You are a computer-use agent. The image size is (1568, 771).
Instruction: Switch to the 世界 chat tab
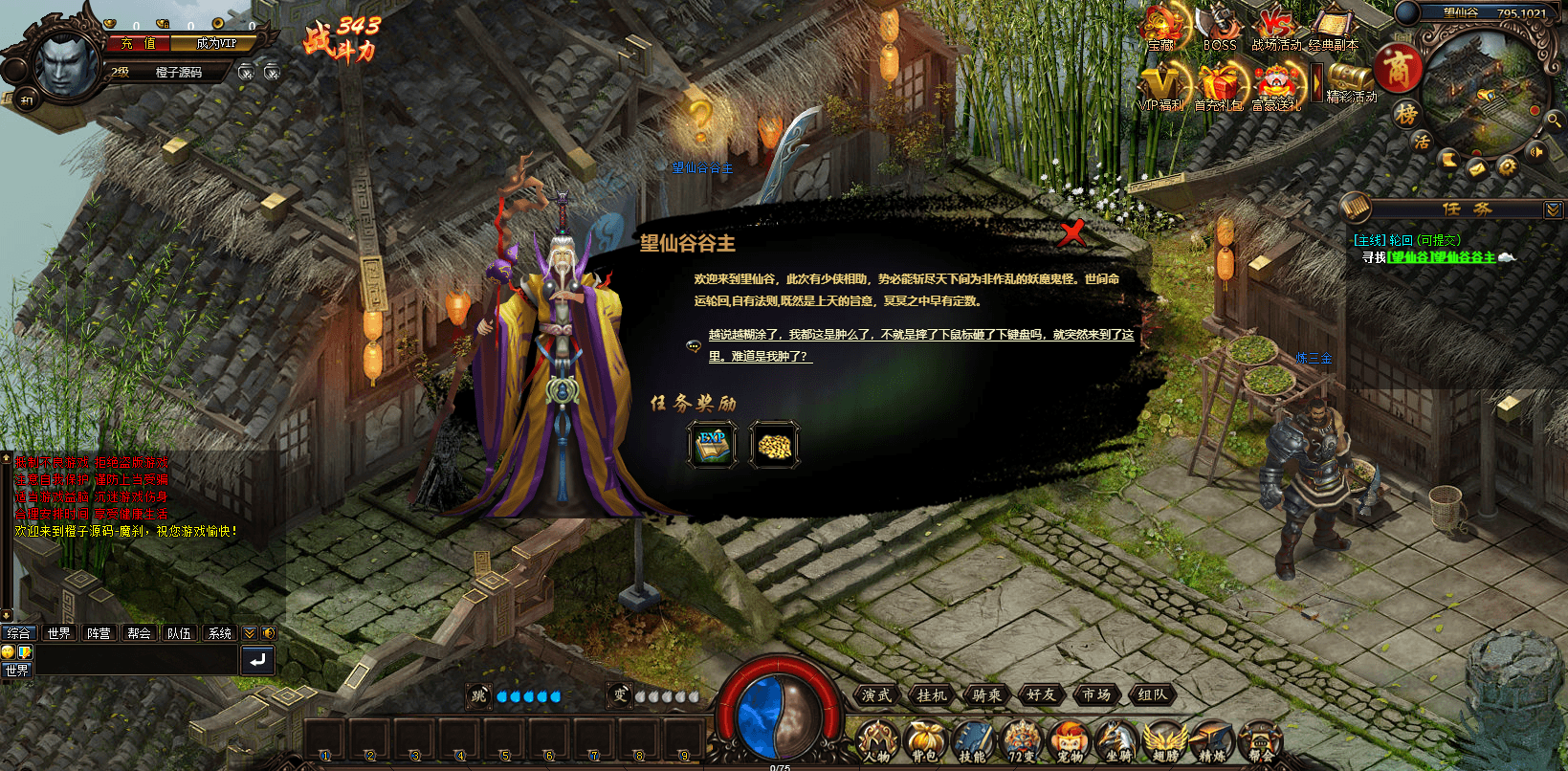(x=58, y=632)
